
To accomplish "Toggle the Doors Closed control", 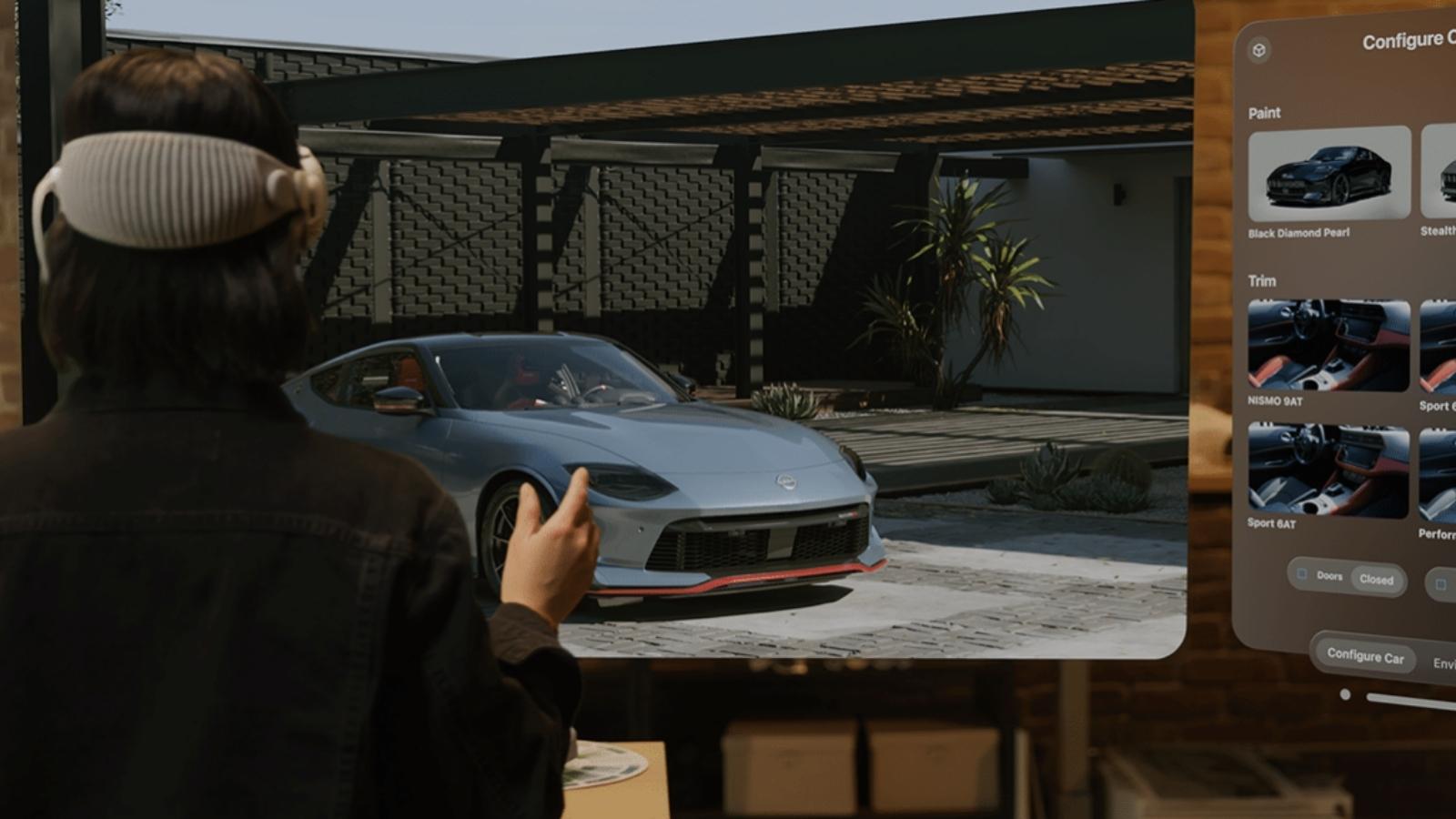I will point(1348,578).
